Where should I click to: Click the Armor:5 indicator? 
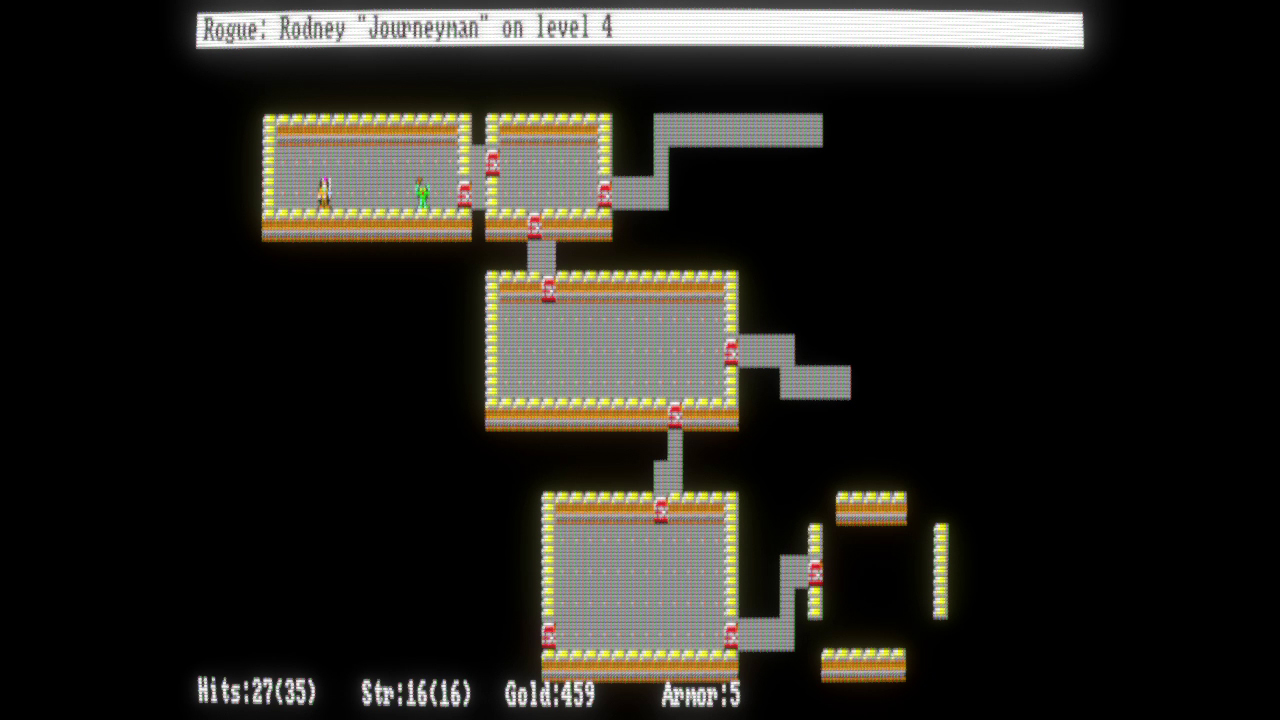(x=703, y=698)
